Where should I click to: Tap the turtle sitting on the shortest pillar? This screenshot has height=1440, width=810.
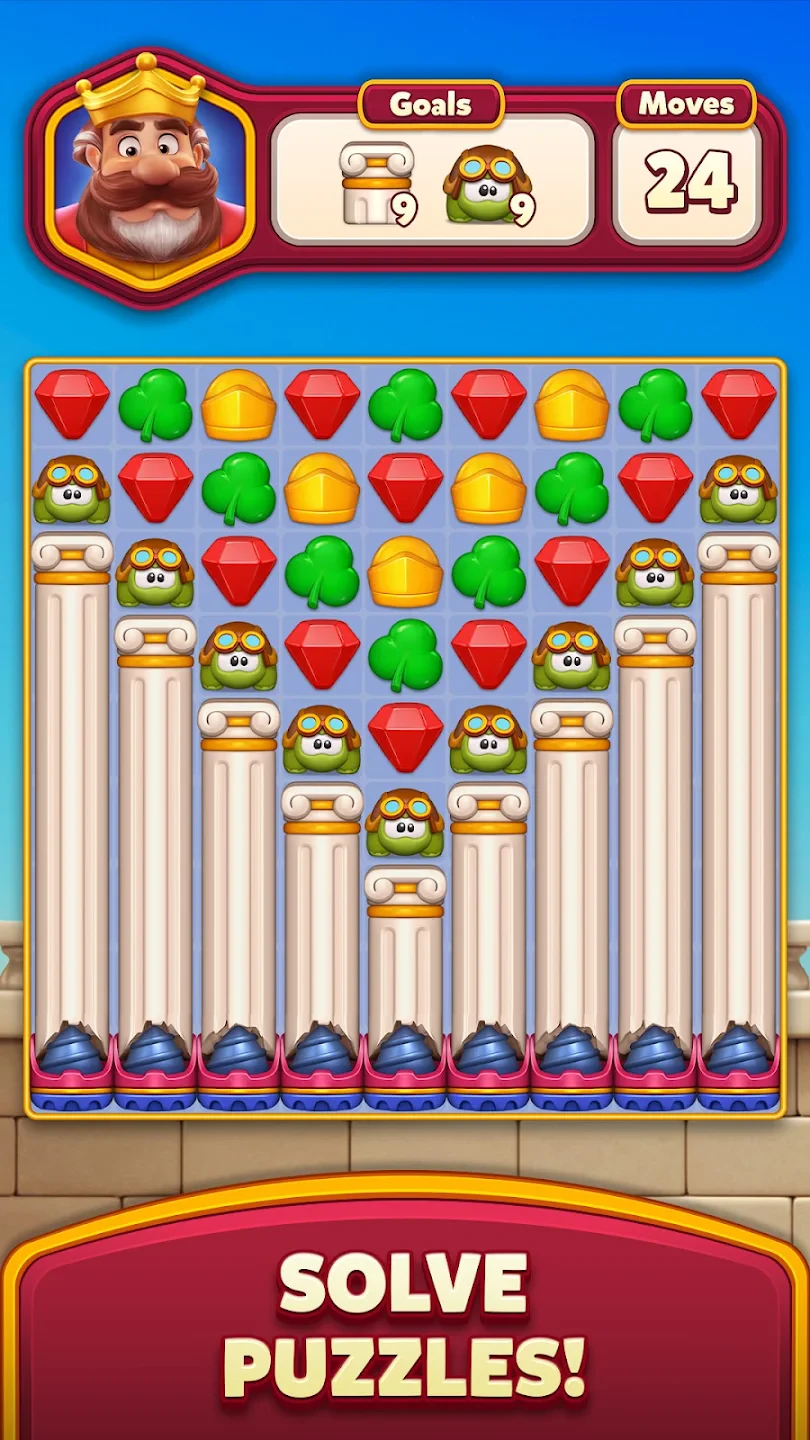click(404, 822)
